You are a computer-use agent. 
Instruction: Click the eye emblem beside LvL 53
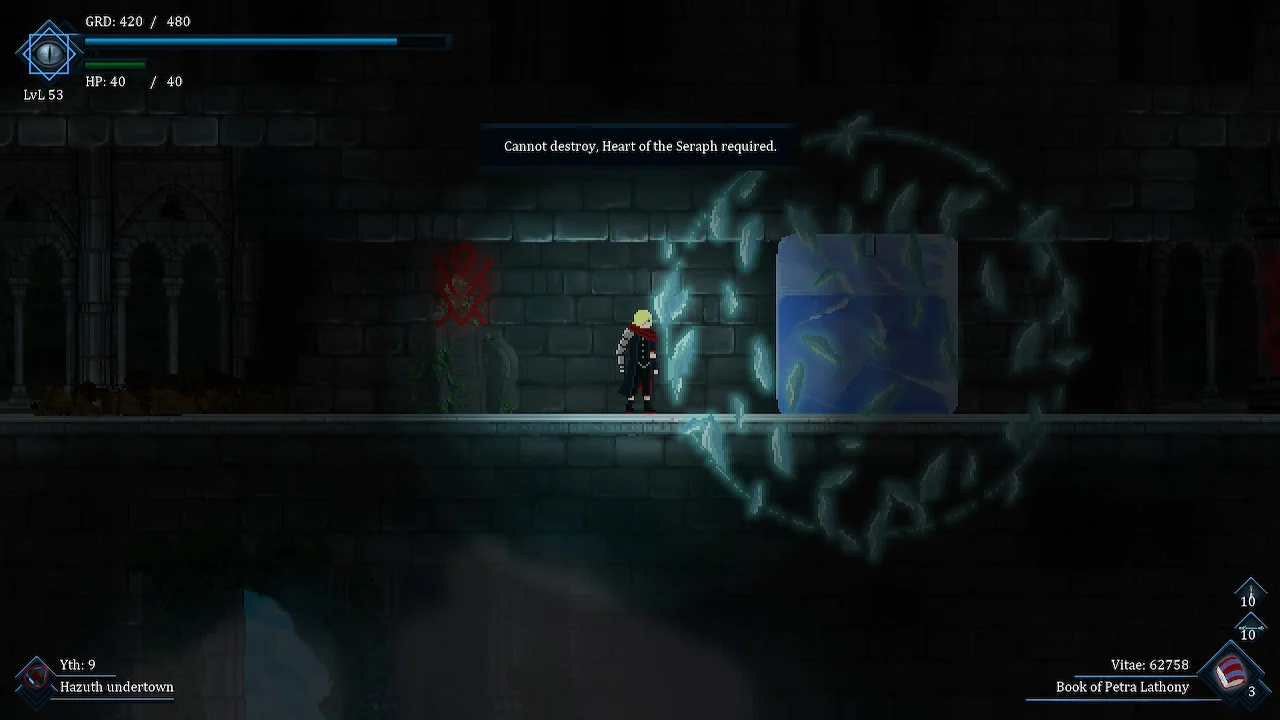pos(48,53)
